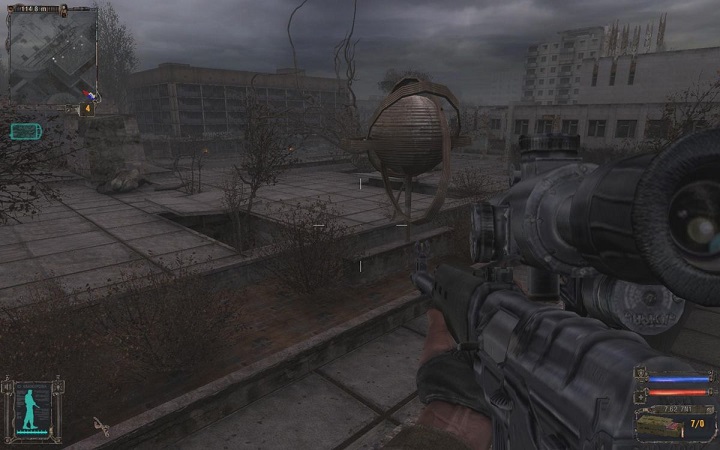Select the cyan stalker stance indicator
The width and height of the screenshot is (720, 450).
click(28, 408)
